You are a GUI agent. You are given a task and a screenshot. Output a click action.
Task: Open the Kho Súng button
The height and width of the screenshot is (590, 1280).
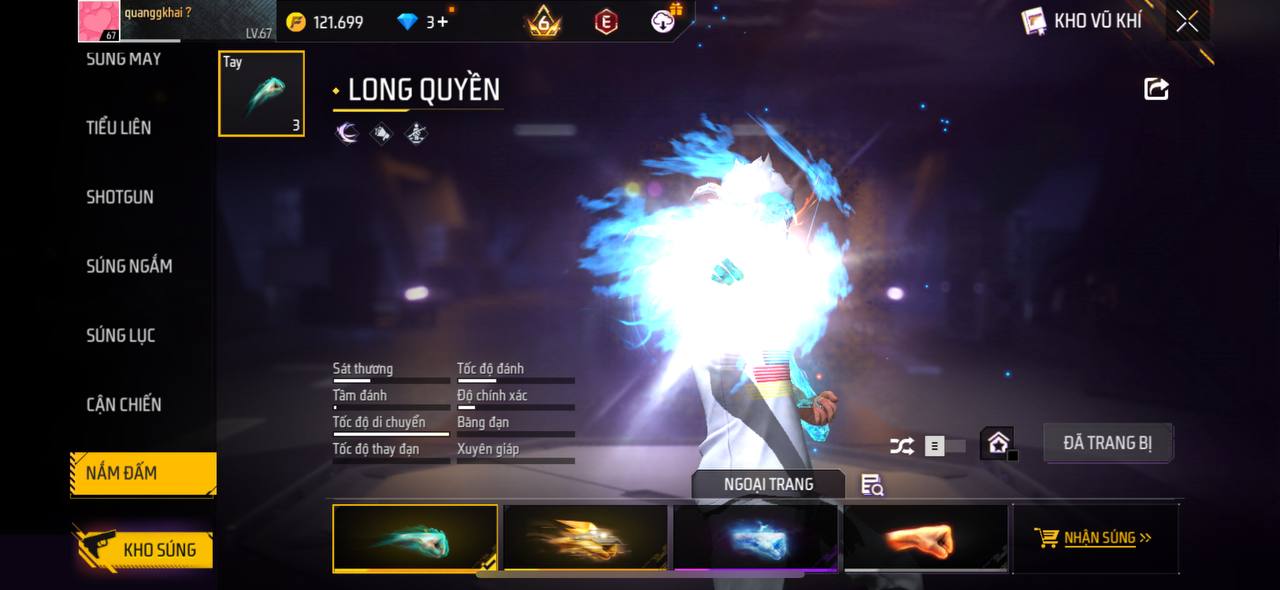pyautogui.click(x=143, y=549)
